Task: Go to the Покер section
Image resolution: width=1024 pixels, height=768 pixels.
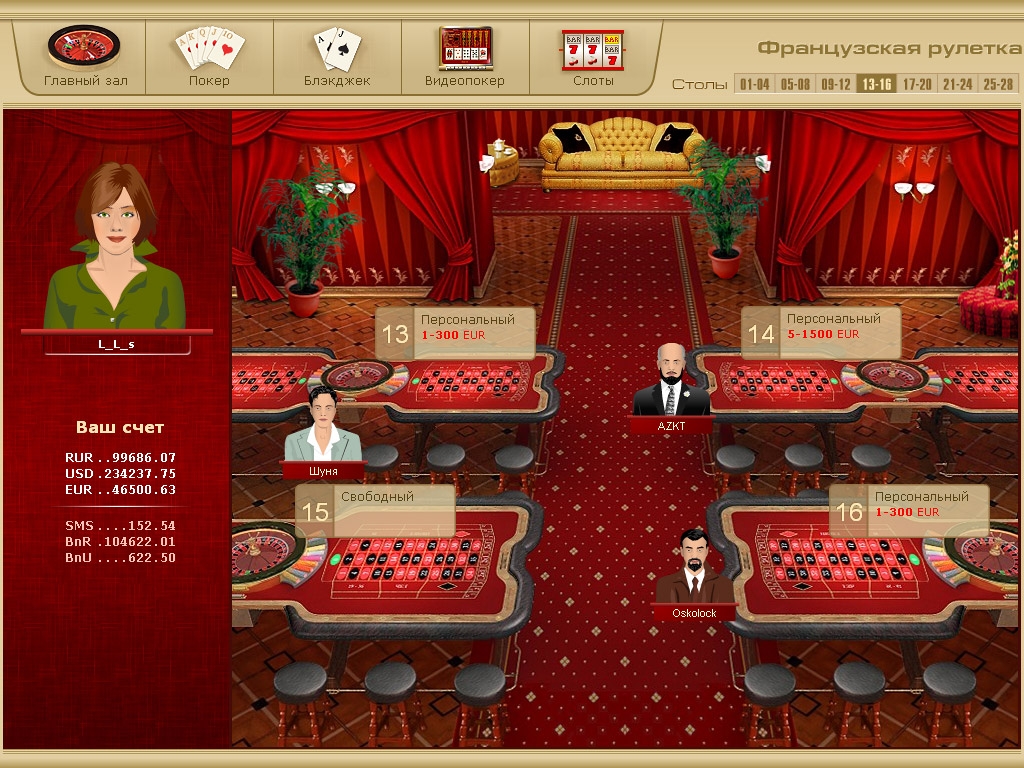Action: coord(209,56)
